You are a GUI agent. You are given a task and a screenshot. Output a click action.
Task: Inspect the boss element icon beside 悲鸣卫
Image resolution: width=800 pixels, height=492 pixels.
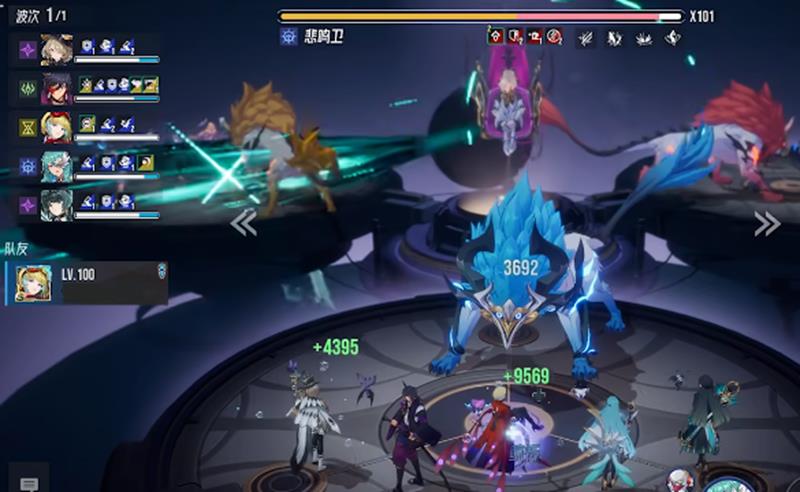[289, 37]
